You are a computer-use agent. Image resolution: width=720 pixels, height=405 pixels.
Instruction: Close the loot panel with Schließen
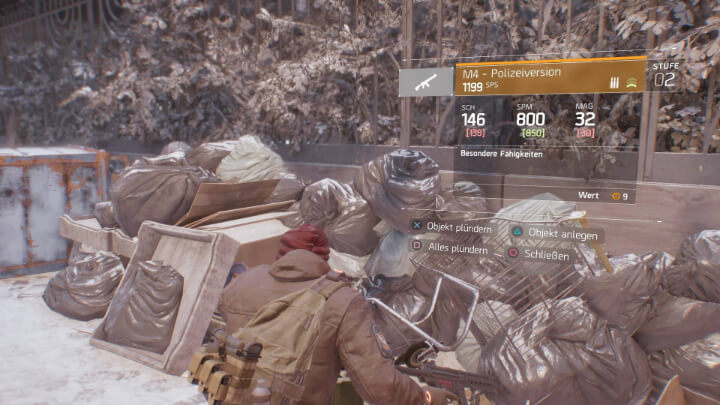(x=541, y=253)
